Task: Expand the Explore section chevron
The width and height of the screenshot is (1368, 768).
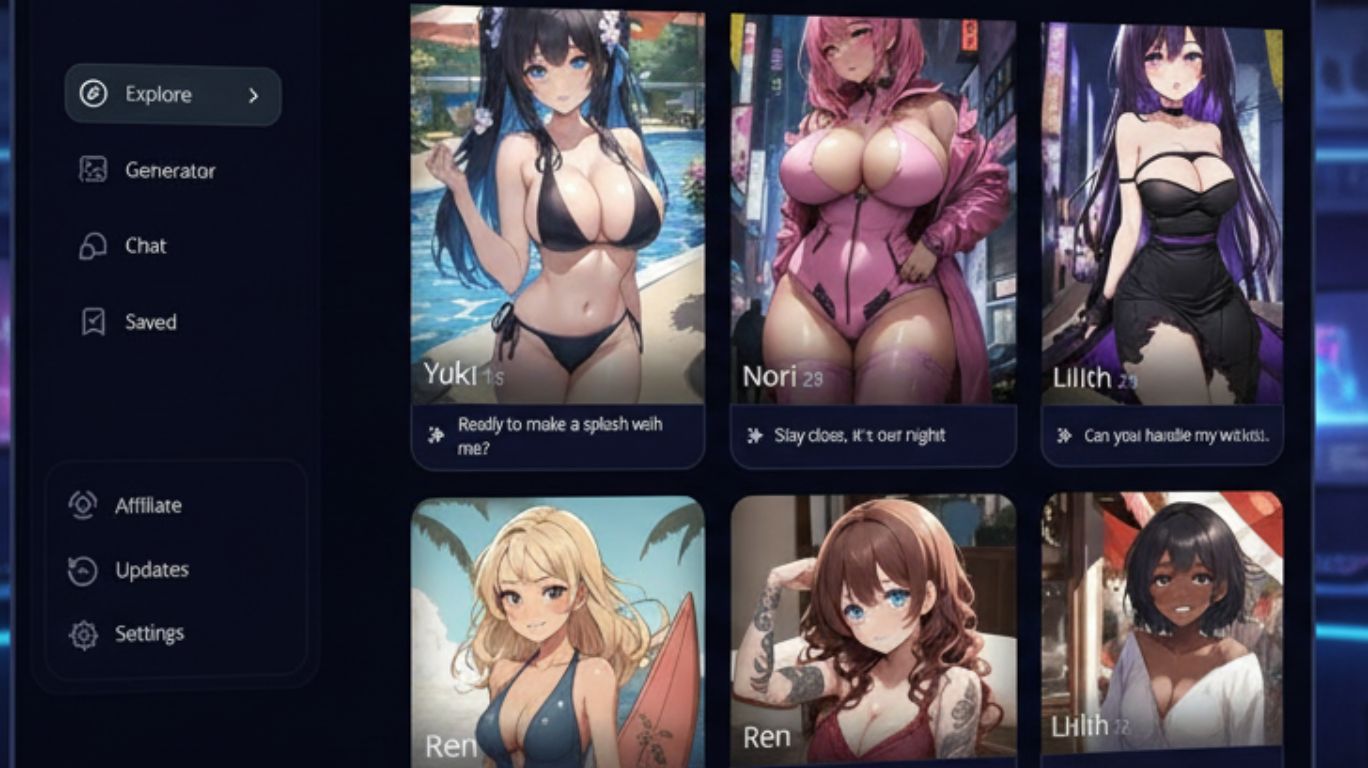Action: (253, 95)
